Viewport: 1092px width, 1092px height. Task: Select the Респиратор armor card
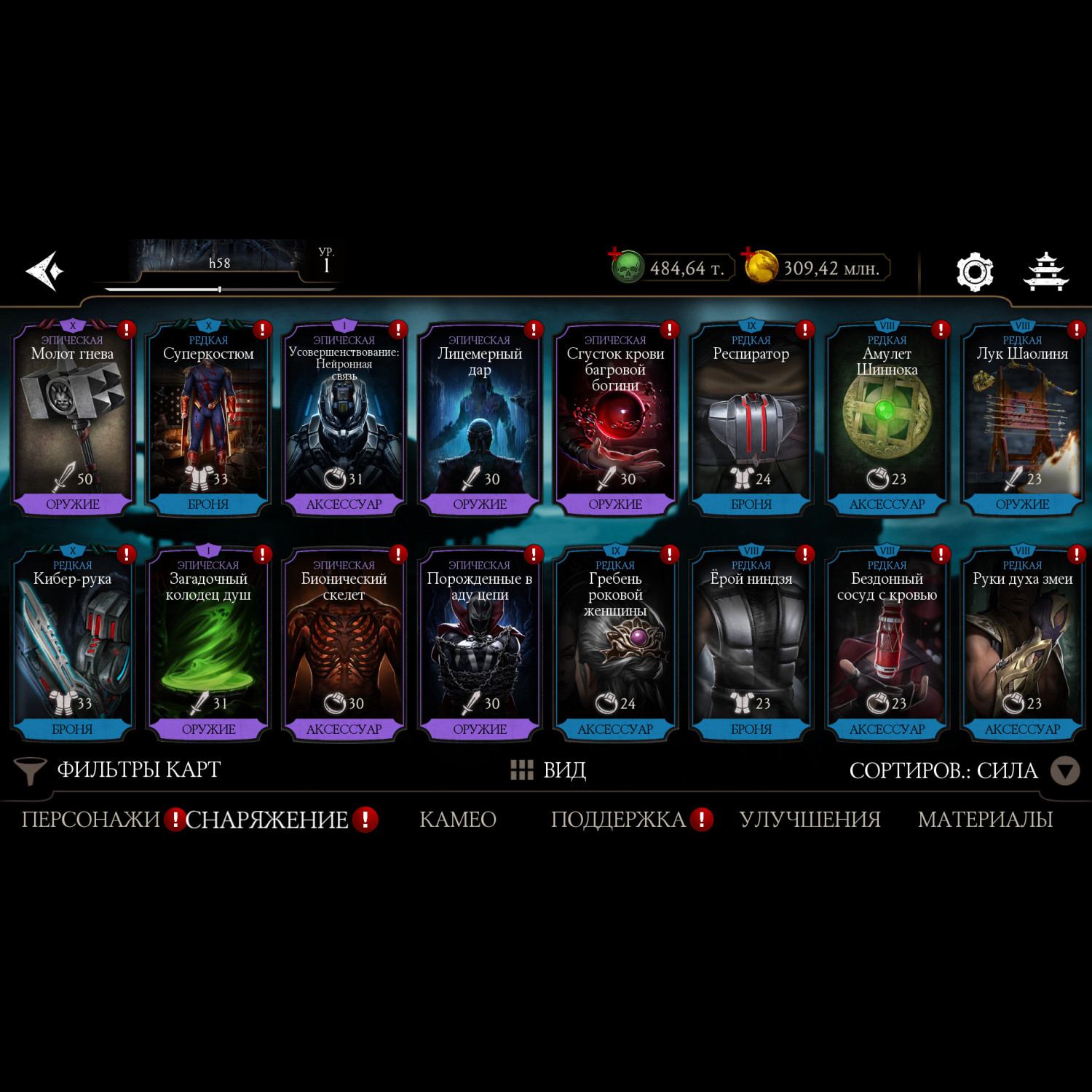point(751,419)
